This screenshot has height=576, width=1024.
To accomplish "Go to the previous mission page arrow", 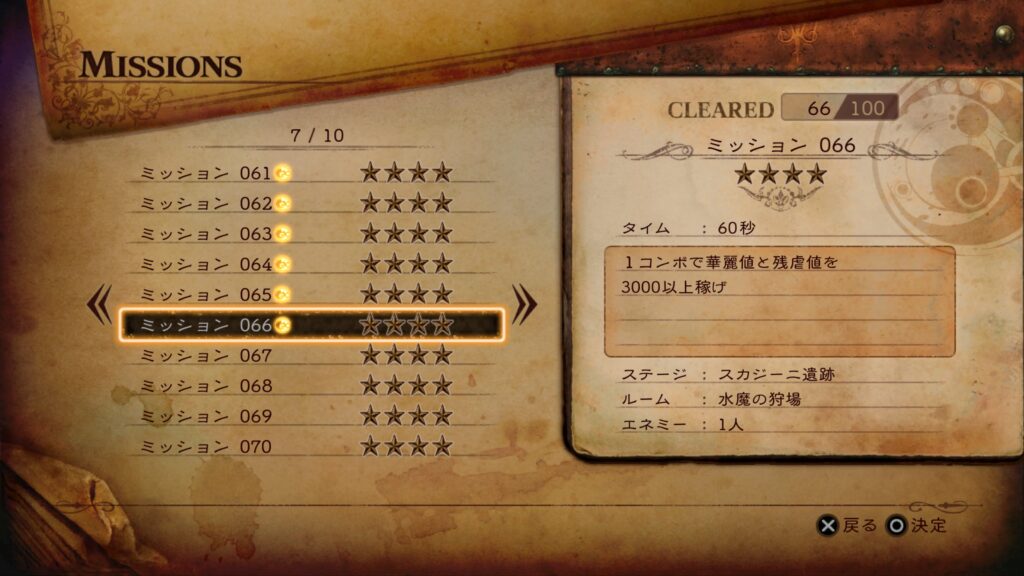I will (x=100, y=305).
